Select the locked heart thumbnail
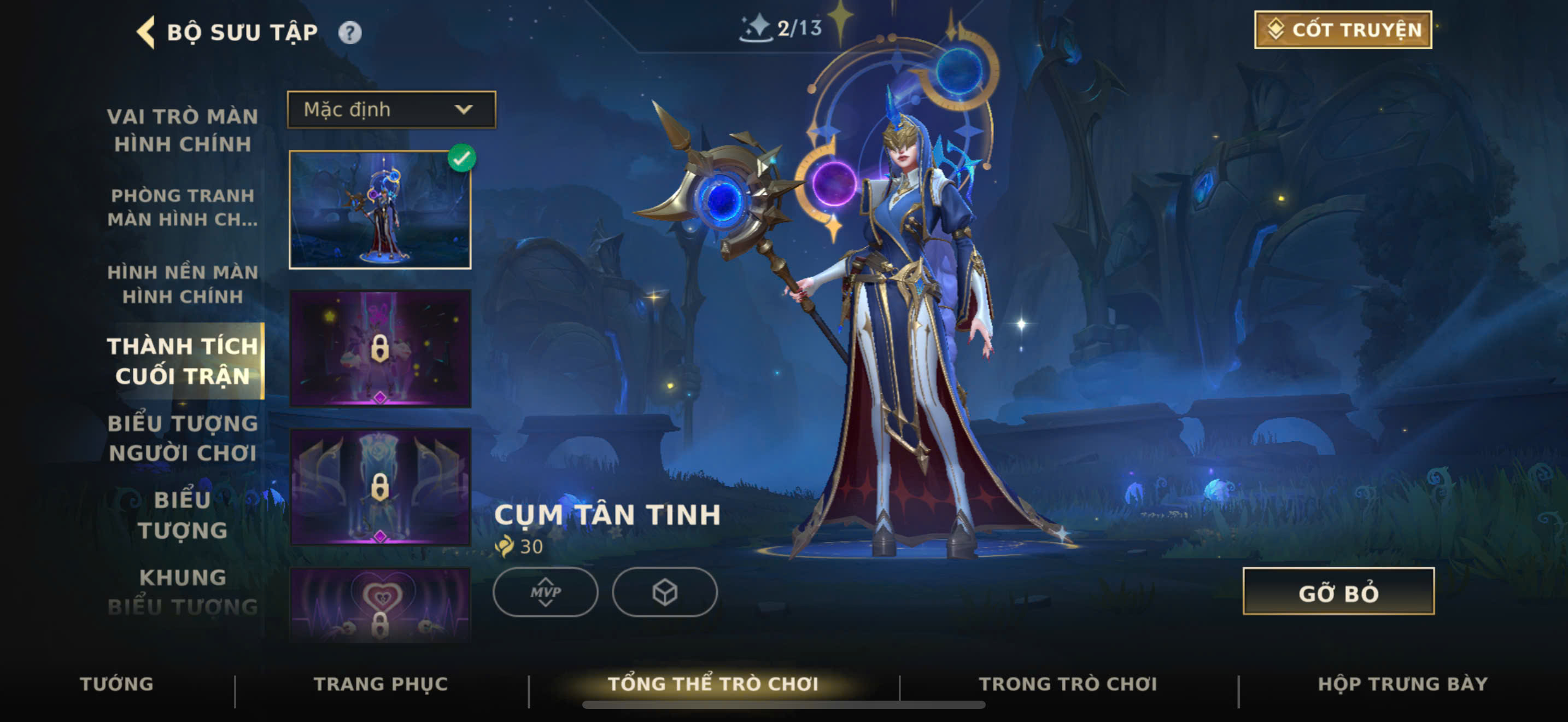 (x=380, y=605)
